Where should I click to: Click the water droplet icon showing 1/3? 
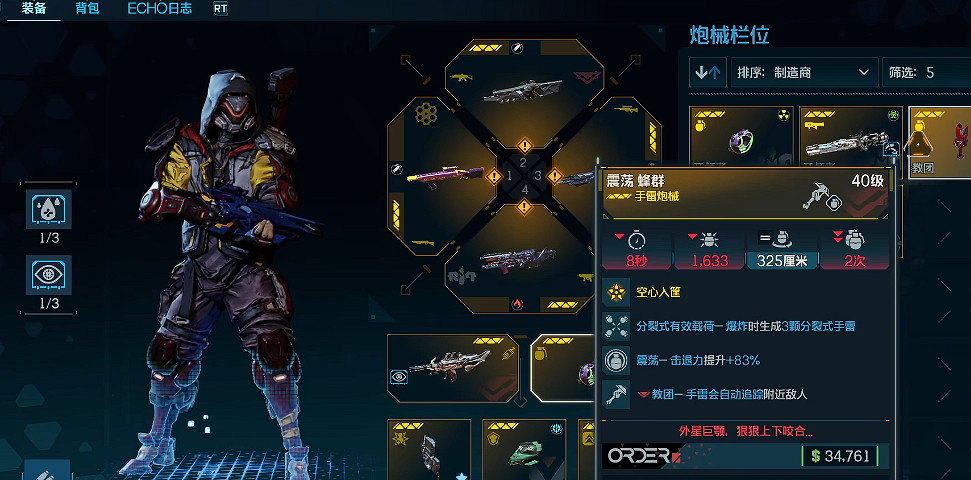pyautogui.click(x=49, y=212)
